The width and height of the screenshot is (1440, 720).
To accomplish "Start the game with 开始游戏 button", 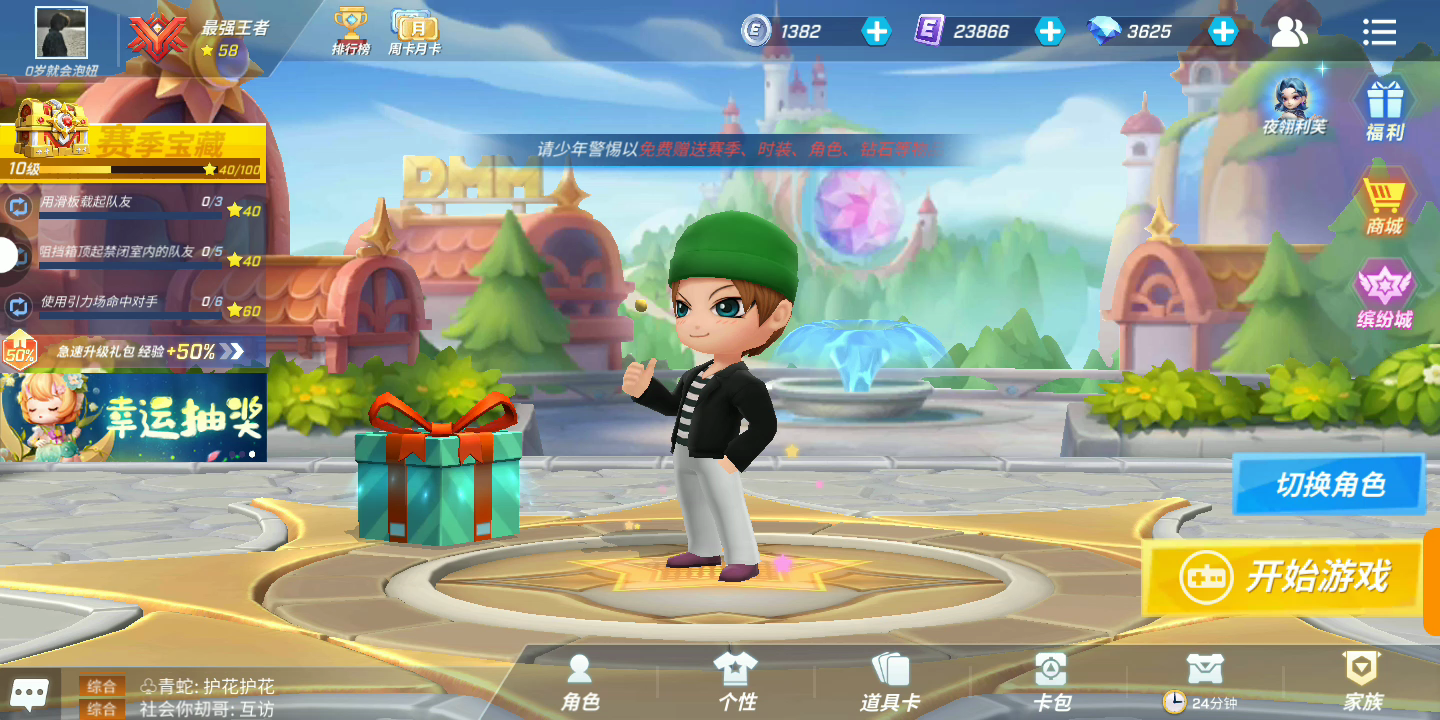I will 1284,577.
